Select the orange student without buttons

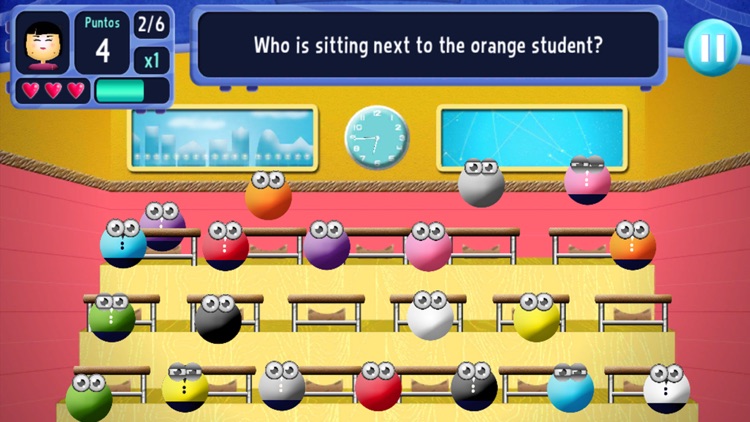click(269, 196)
